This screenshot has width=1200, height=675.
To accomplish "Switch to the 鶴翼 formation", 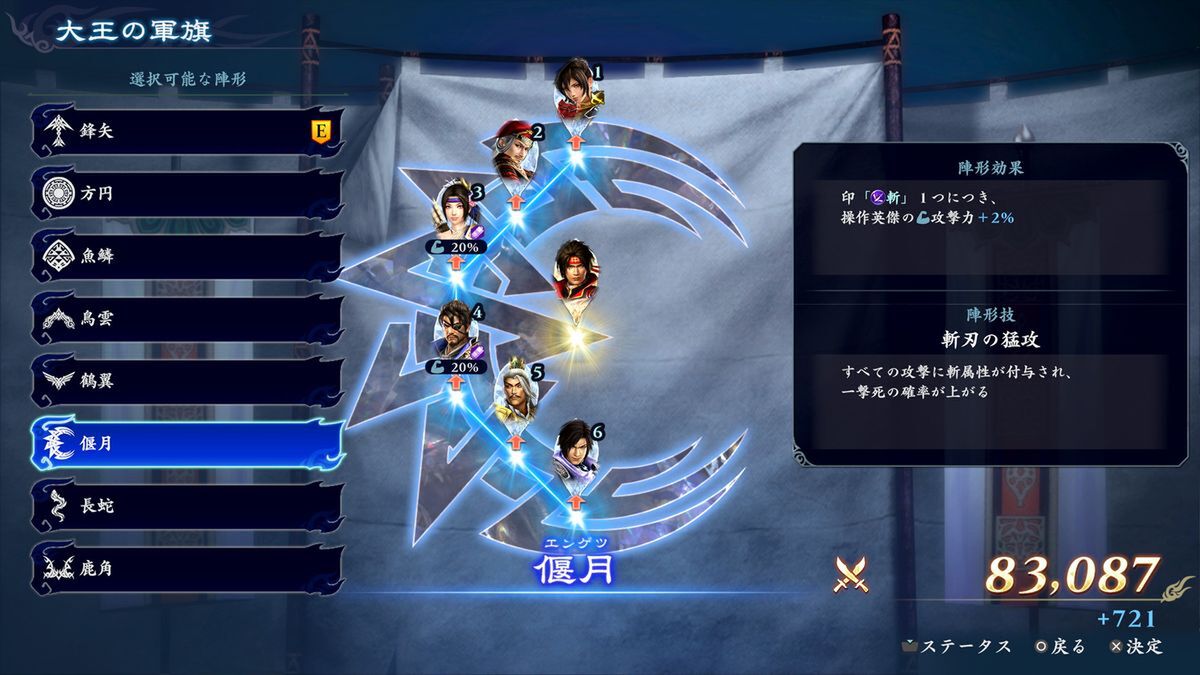I will pos(185,381).
